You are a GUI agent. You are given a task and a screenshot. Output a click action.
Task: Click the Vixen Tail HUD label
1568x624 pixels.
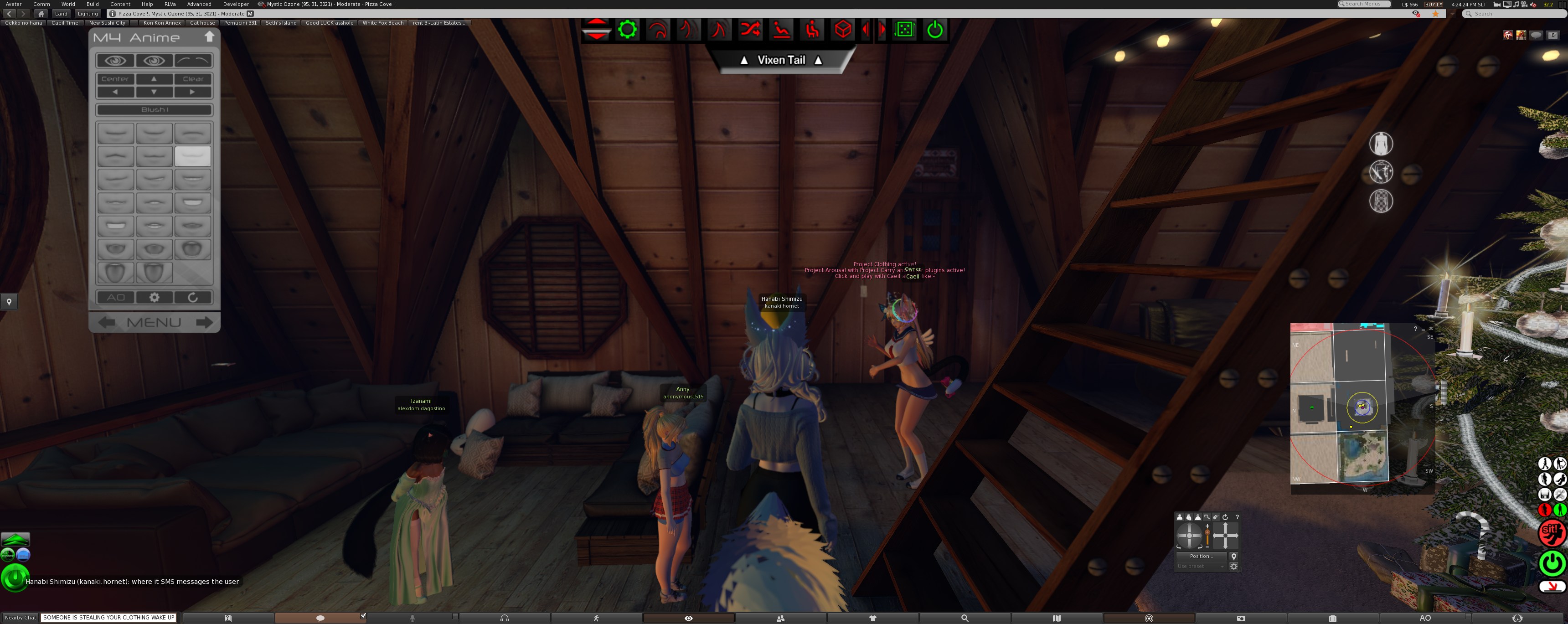(x=781, y=60)
